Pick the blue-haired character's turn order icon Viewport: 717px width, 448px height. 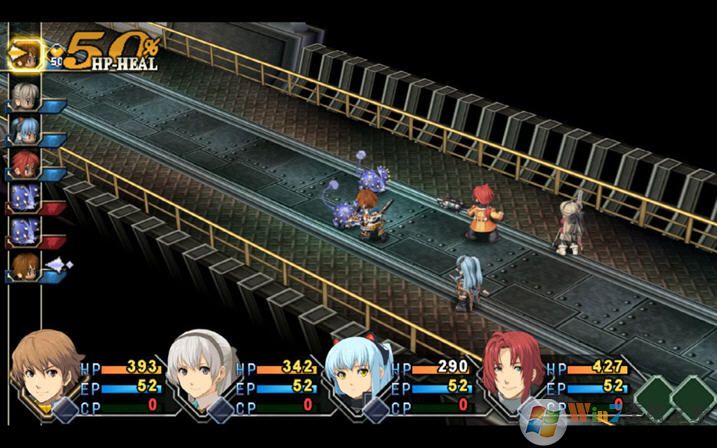[x=26, y=128]
